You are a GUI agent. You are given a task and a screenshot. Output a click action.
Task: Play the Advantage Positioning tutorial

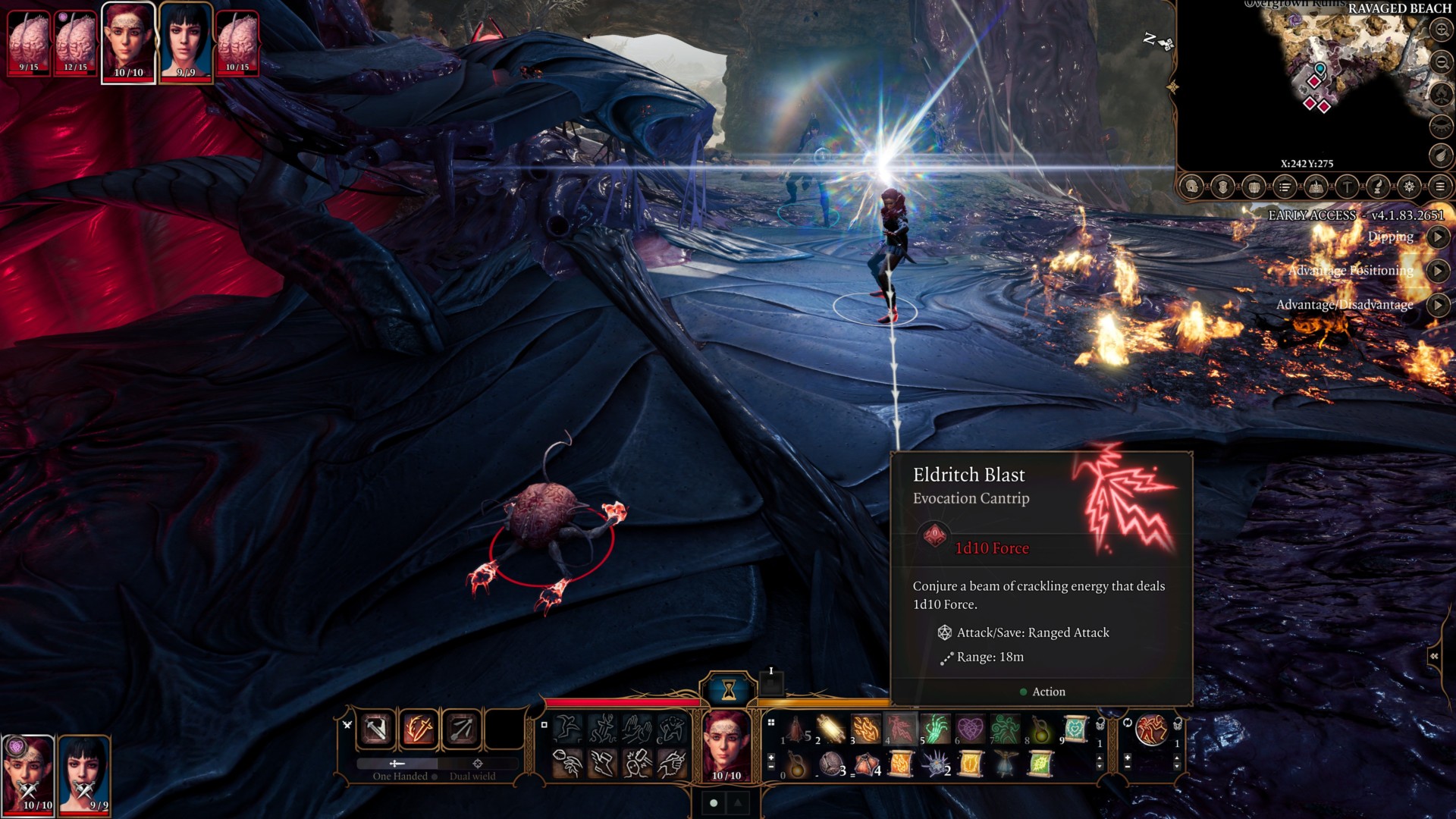click(1438, 271)
